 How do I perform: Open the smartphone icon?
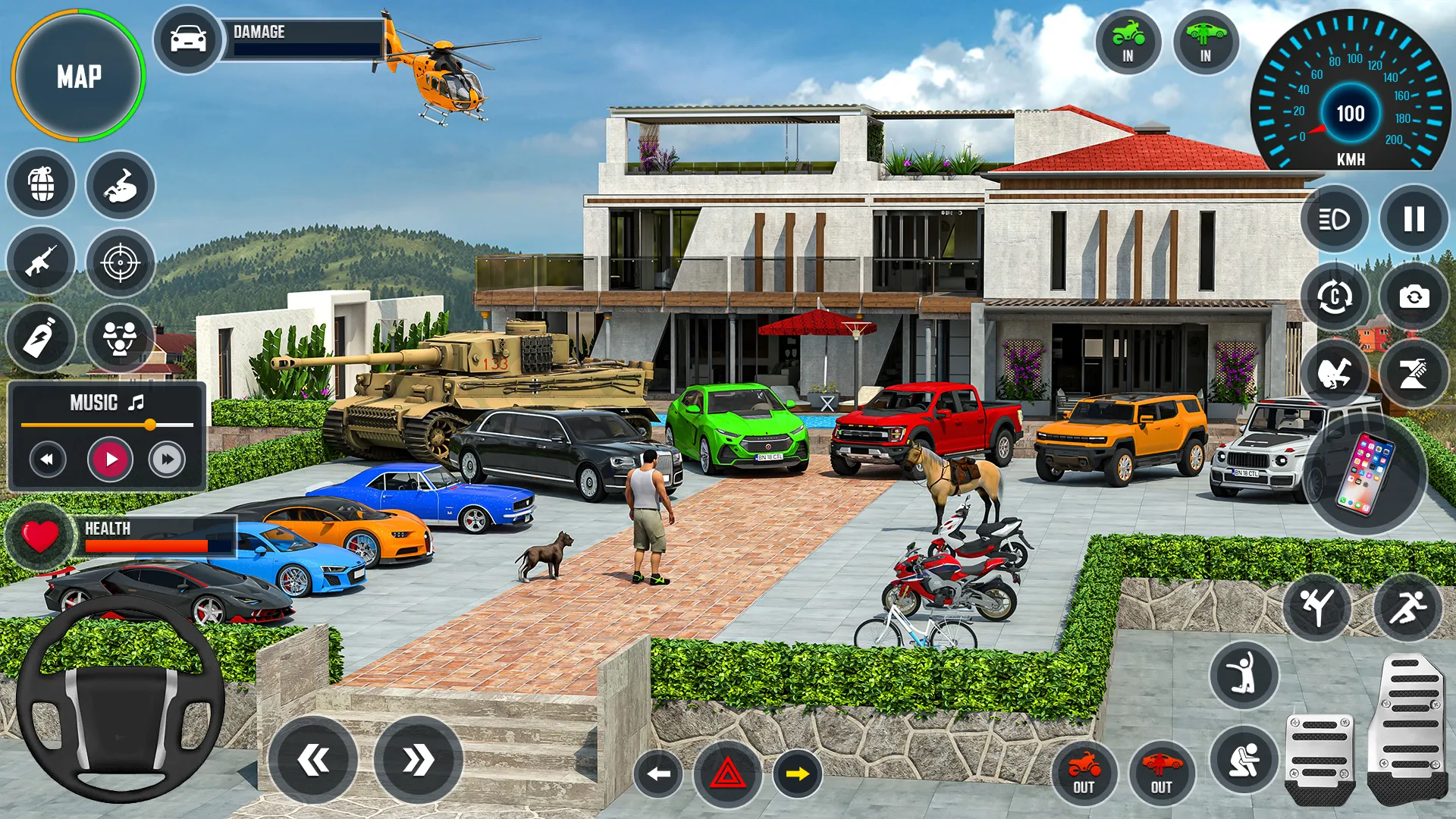tap(1365, 474)
